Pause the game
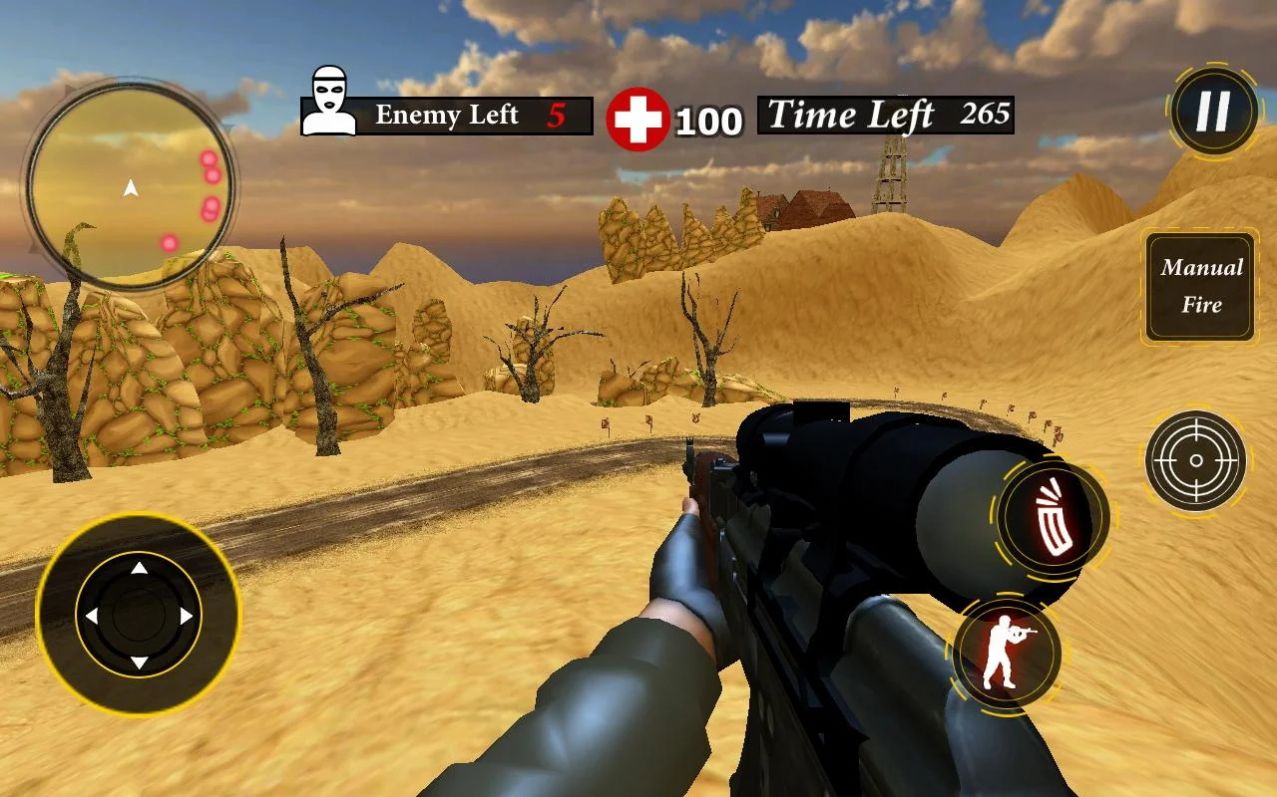The width and height of the screenshot is (1277, 797). point(1214,111)
